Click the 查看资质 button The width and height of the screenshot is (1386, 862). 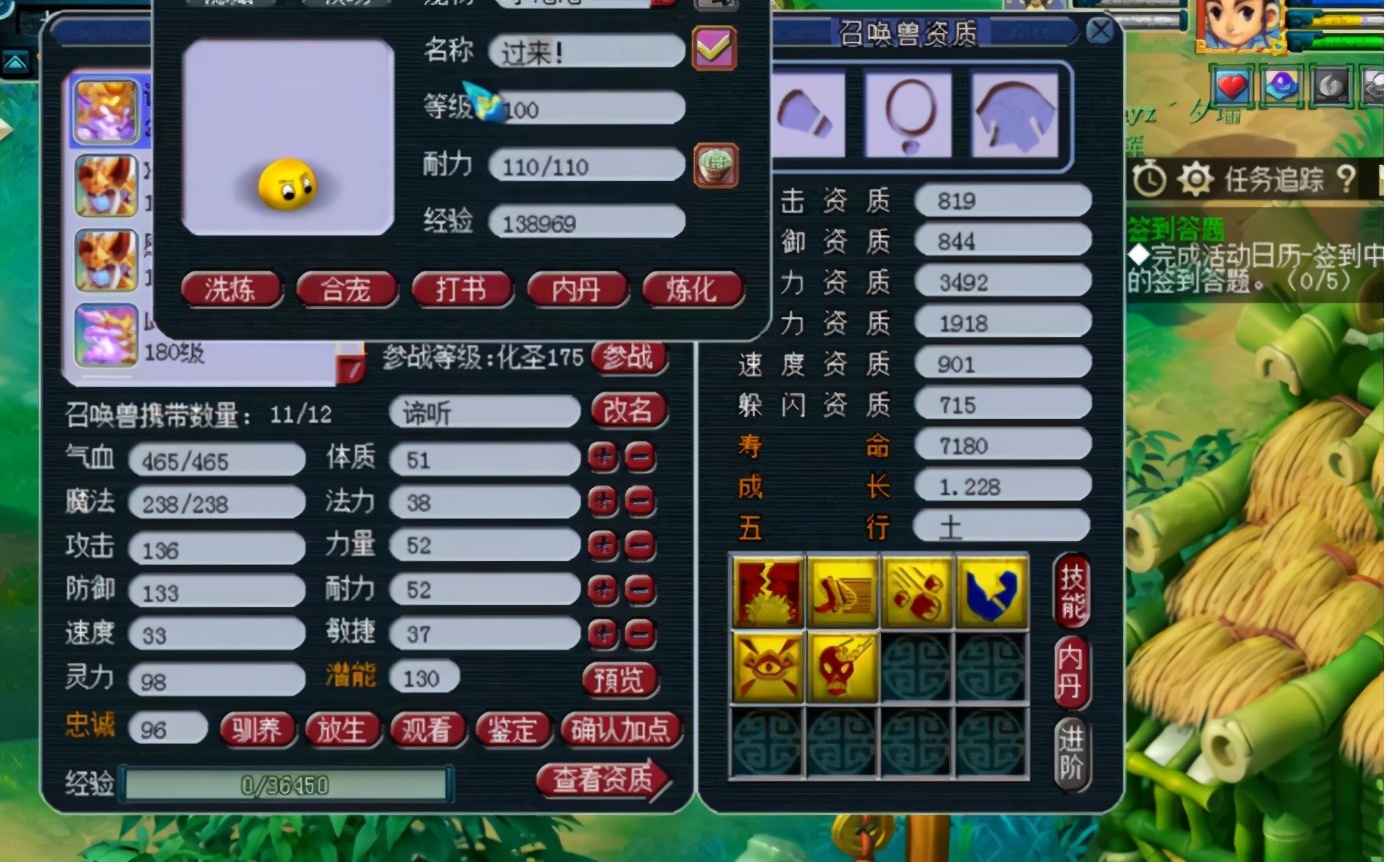point(604,783)
